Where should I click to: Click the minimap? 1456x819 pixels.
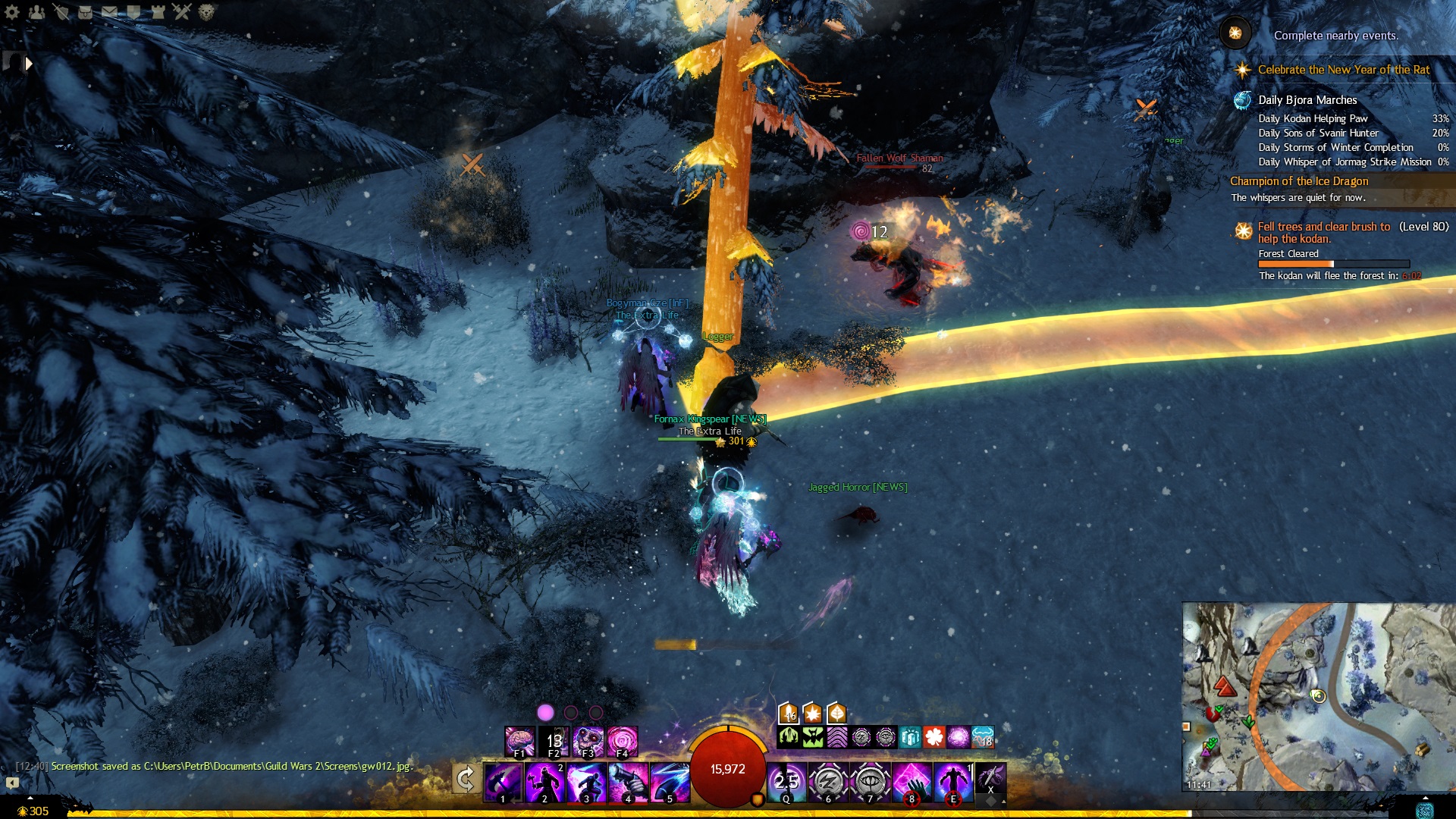pyautogui.click(x=1318, y=696)
